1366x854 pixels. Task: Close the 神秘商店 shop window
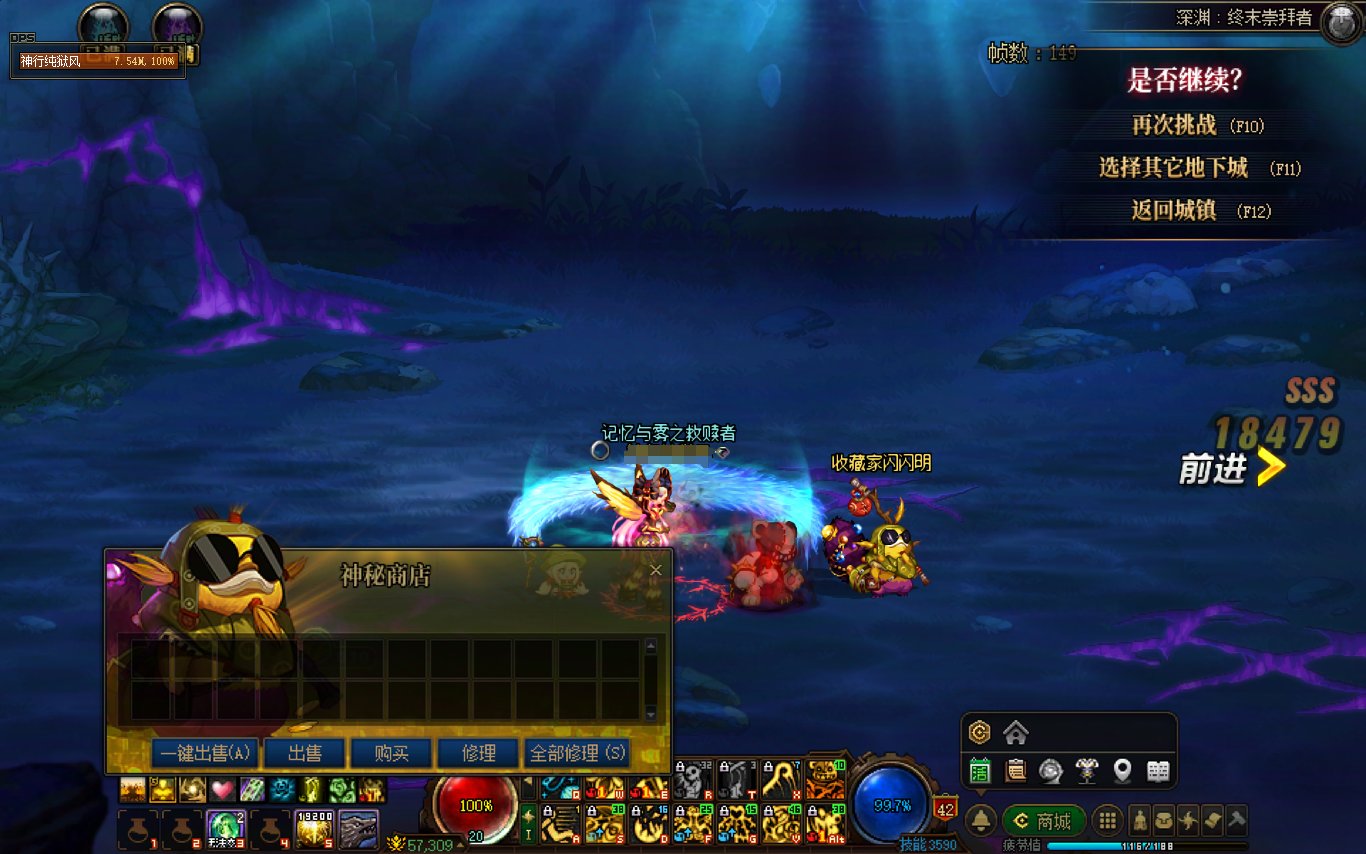[x=656, y=570]
